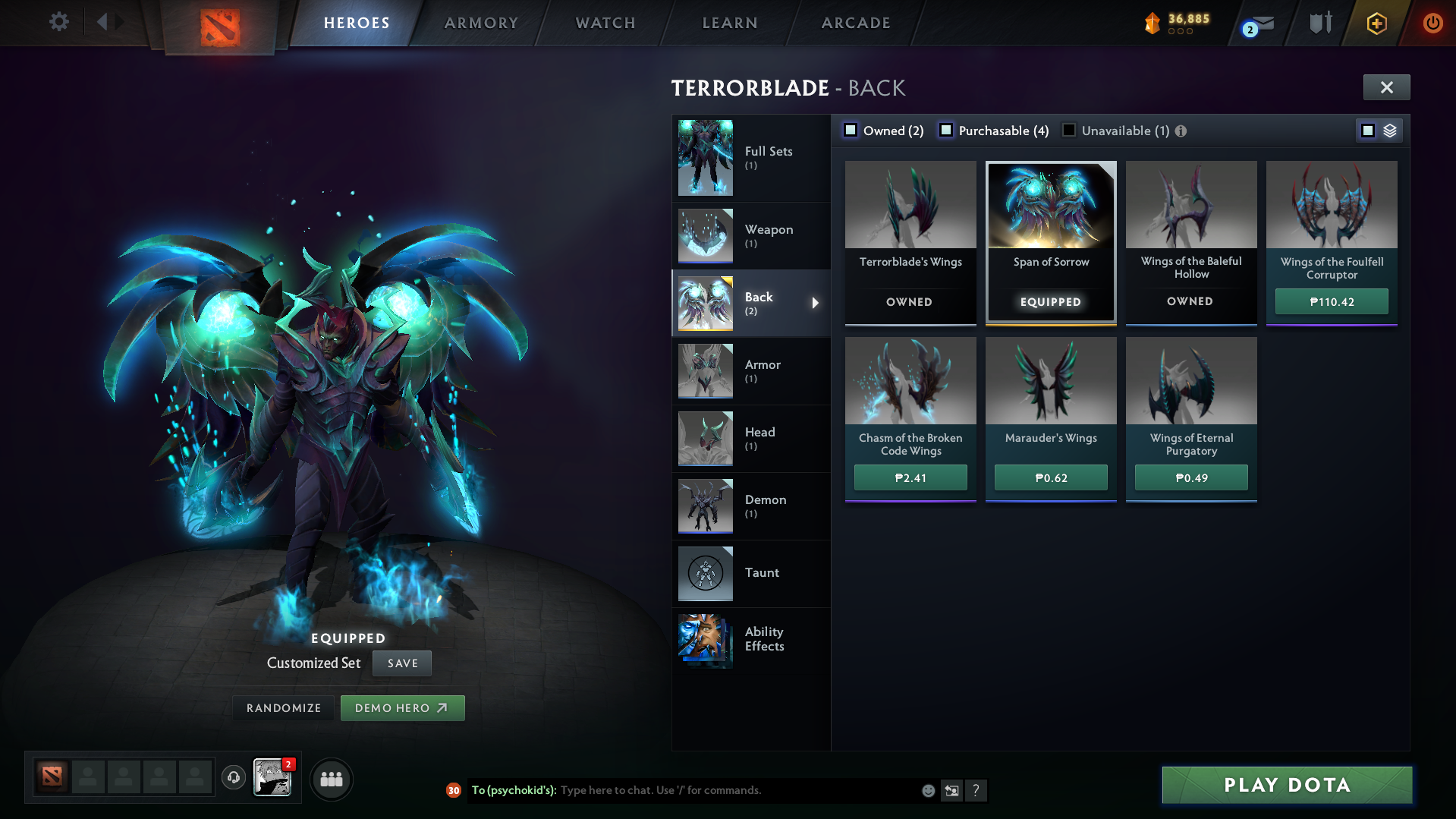
Task: Switch to the ARCADE tab
Action: pos(855,23)
